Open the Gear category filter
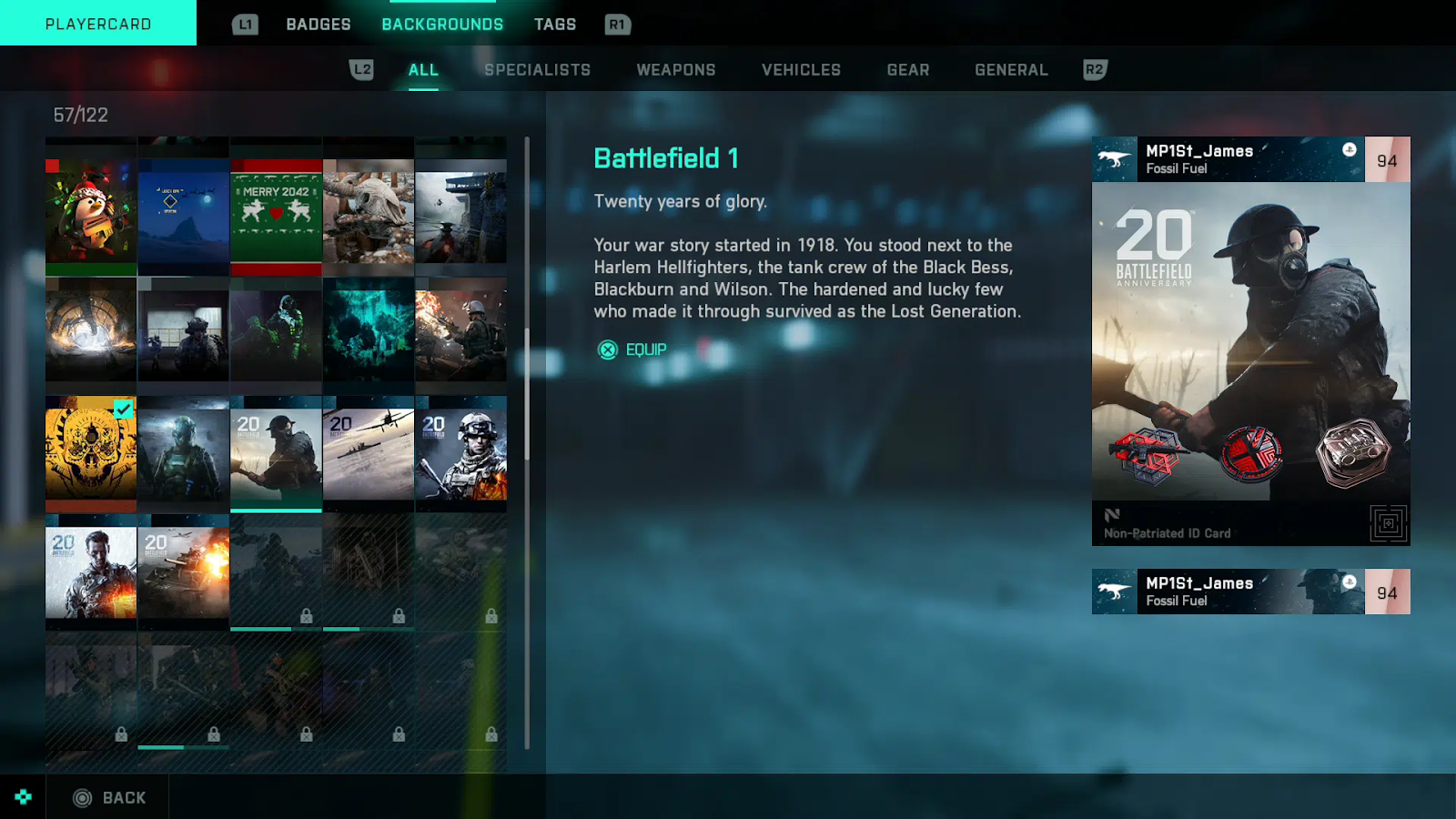Image resolution: width=1456 pixels, height=819 pixels. 908,70
